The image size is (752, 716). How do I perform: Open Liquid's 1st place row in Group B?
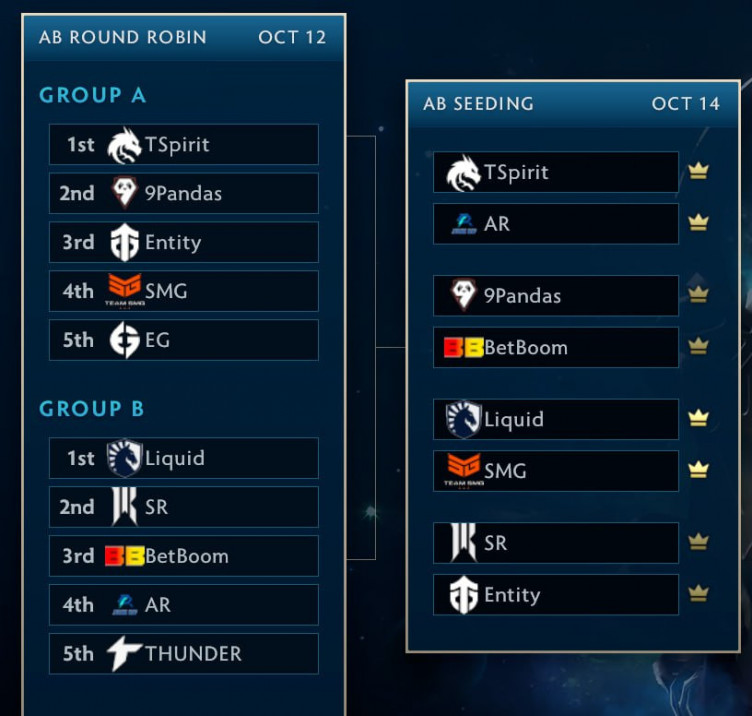[184, 459]
